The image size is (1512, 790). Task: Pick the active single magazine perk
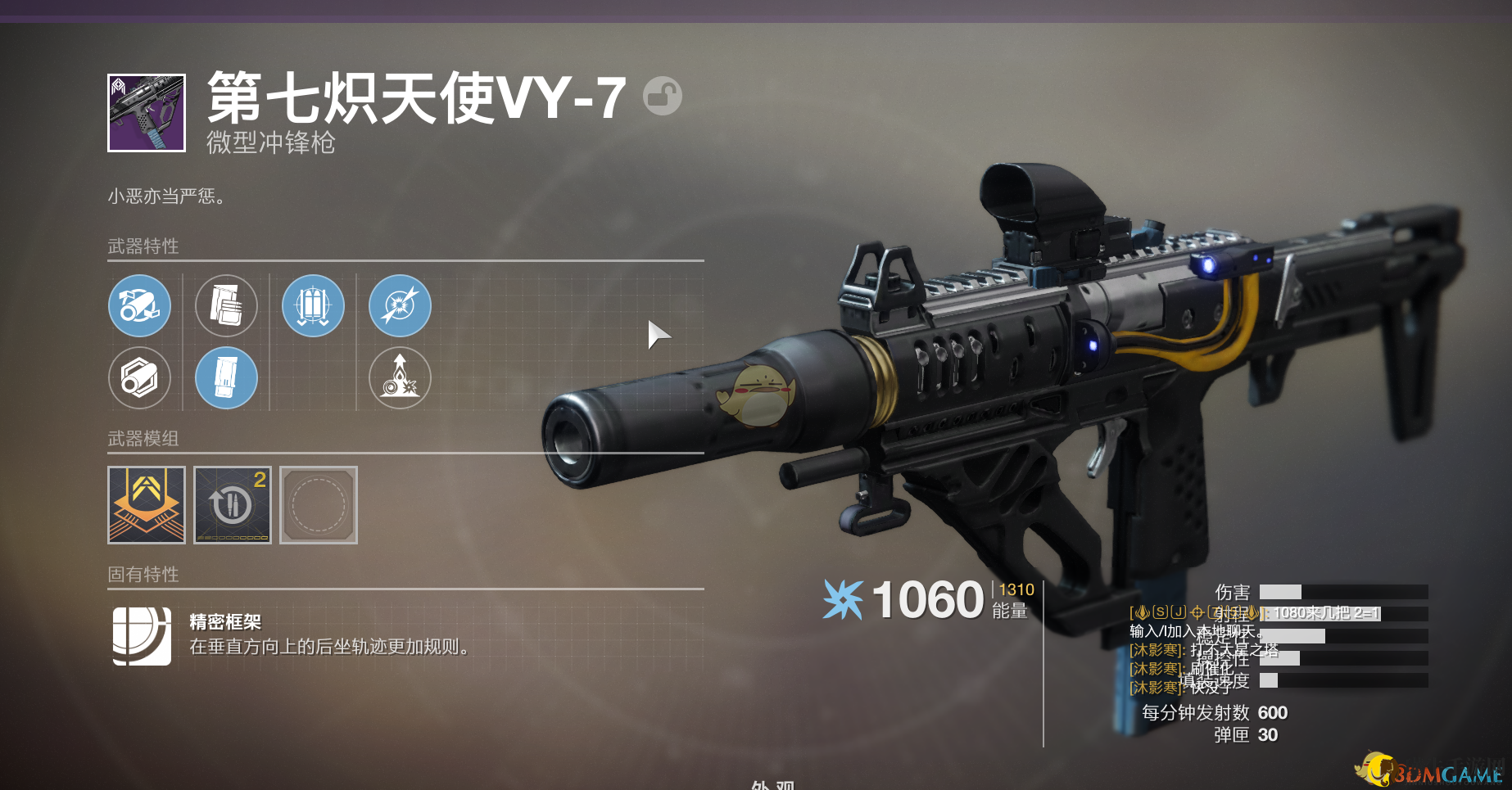pos(227,378)
